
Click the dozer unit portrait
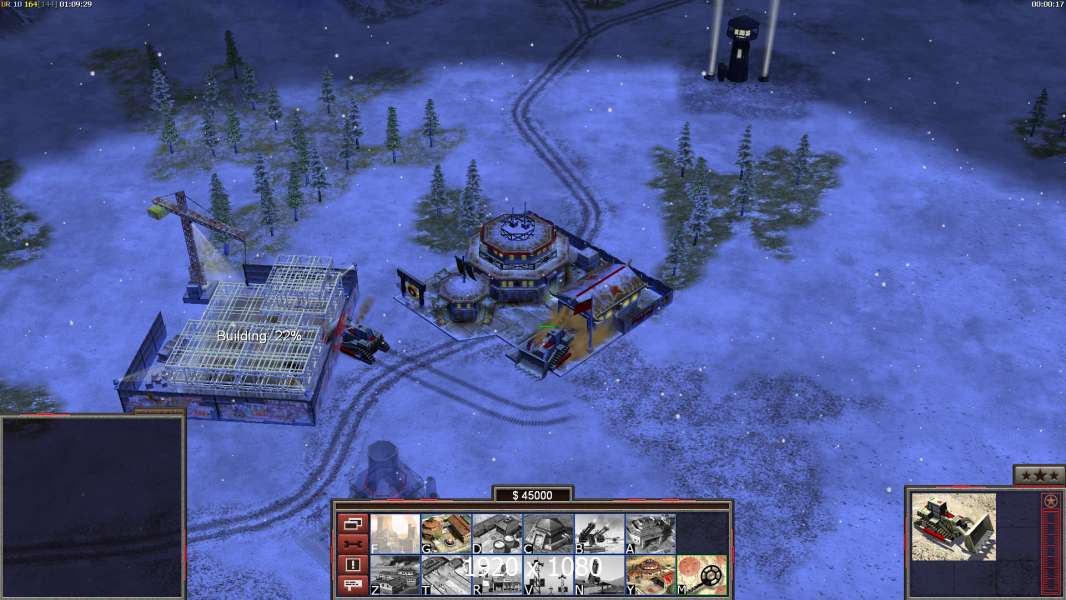[953, 526]
